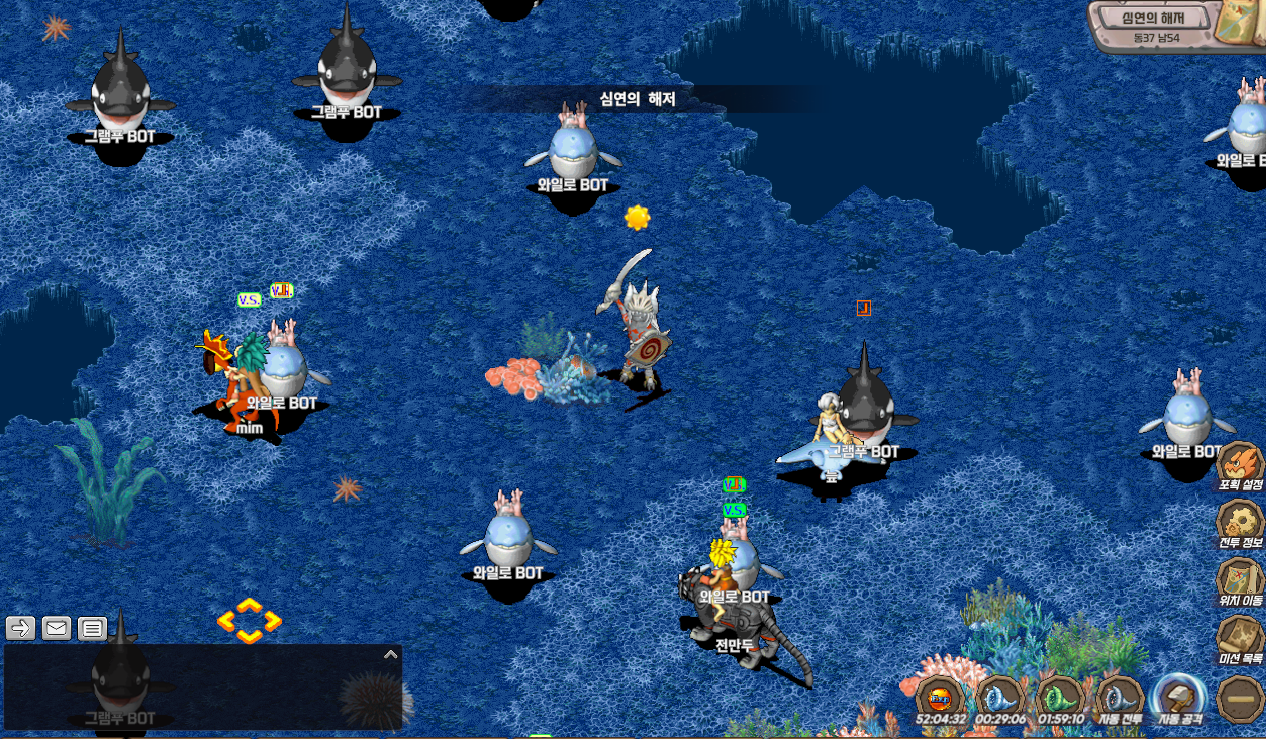Open the 포획 설정 capture settings

1240,465
